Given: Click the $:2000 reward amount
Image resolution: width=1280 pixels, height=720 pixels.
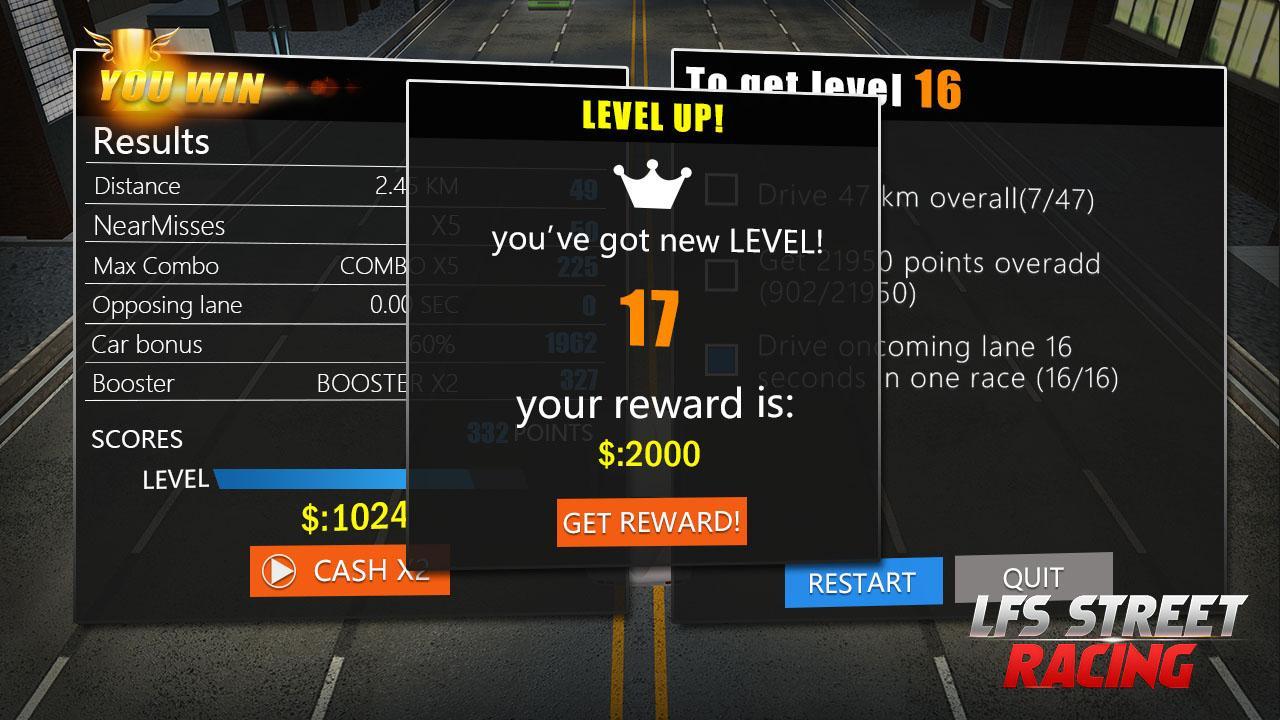Looking at the screenshot, I should pos(651,453).
